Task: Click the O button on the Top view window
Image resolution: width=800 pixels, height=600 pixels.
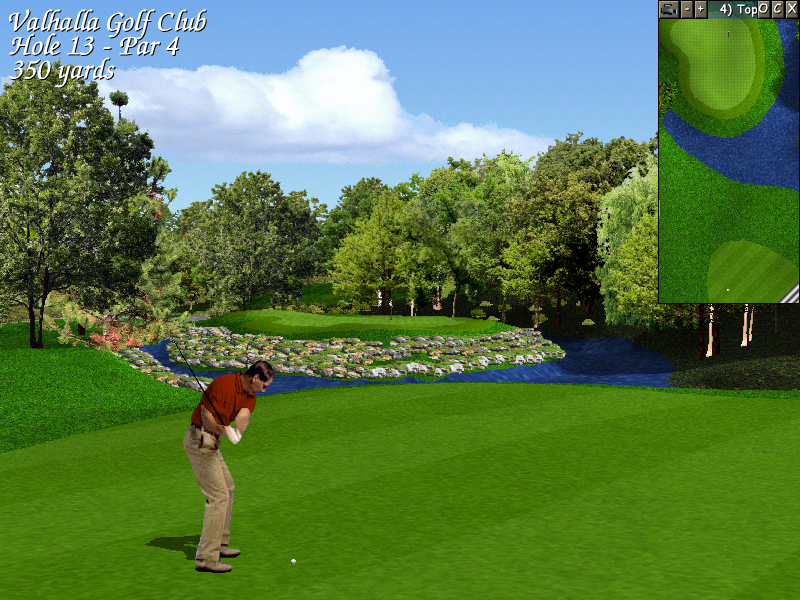Action: pyautogui.click(x=764, y=9)
